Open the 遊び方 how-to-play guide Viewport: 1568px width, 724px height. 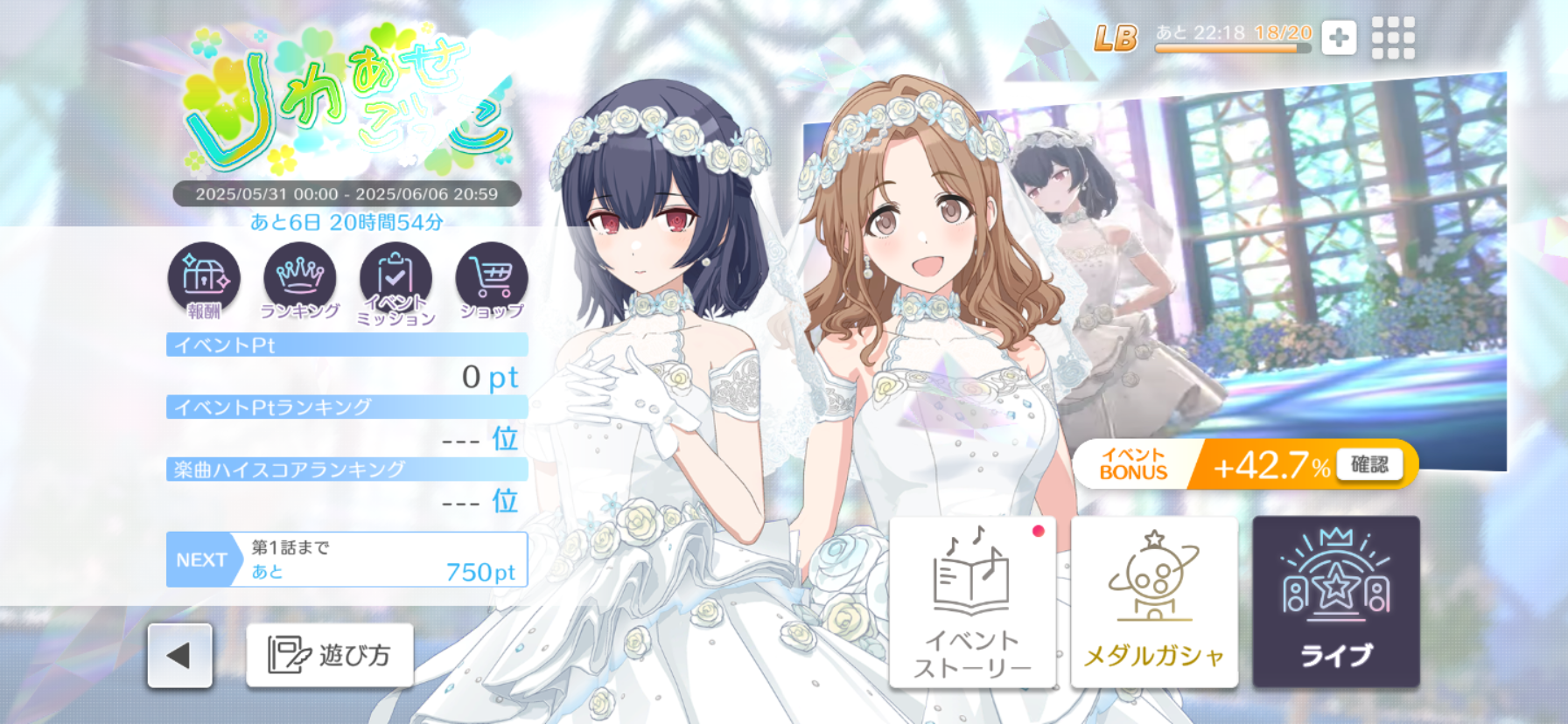tap(330, 656)
